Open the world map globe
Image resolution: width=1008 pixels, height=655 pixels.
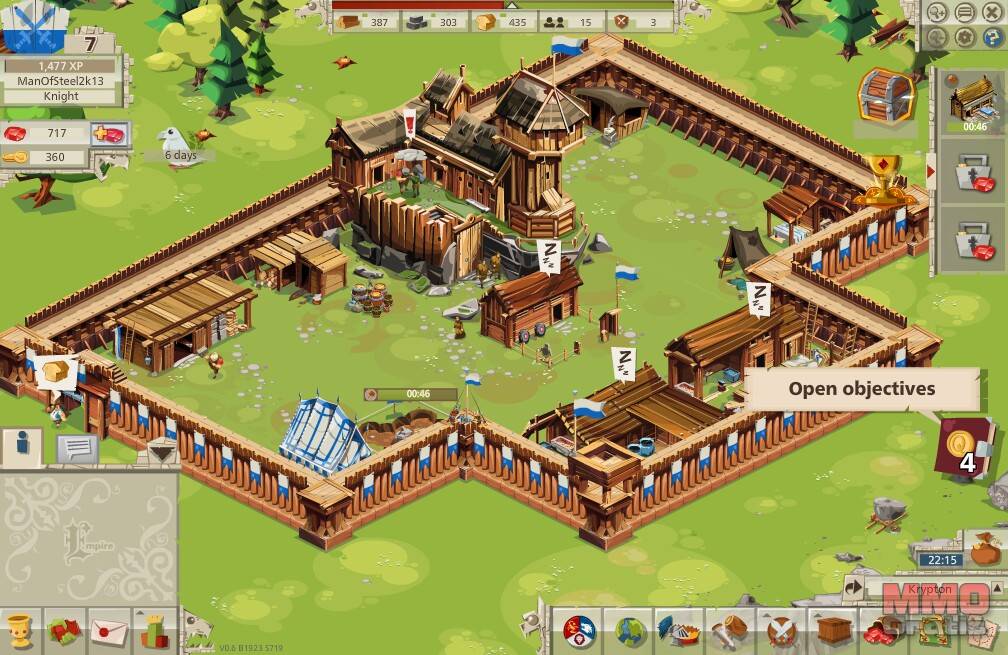click(630, 631)
